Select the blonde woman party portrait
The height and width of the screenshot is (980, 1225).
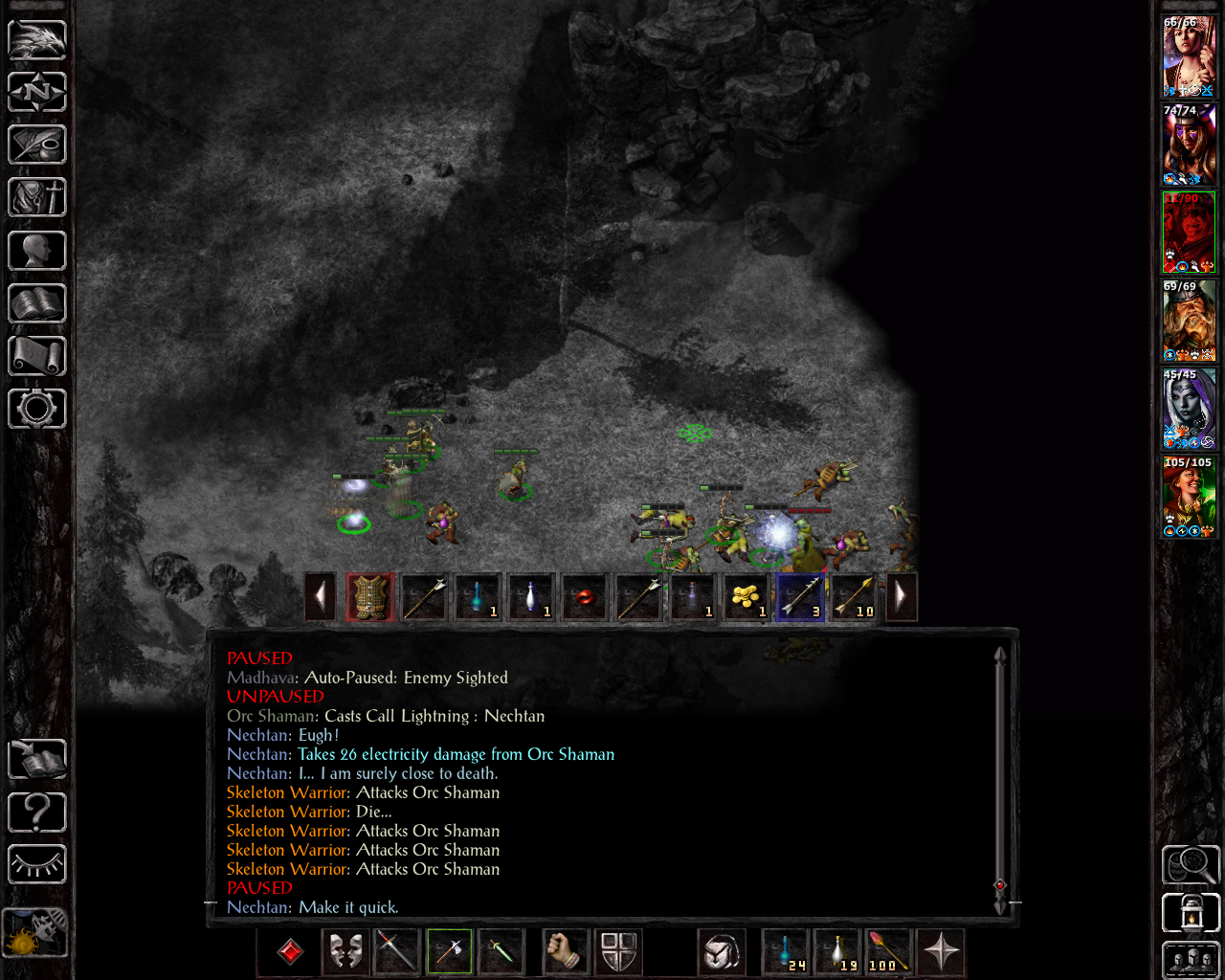tap(1189, 56)
